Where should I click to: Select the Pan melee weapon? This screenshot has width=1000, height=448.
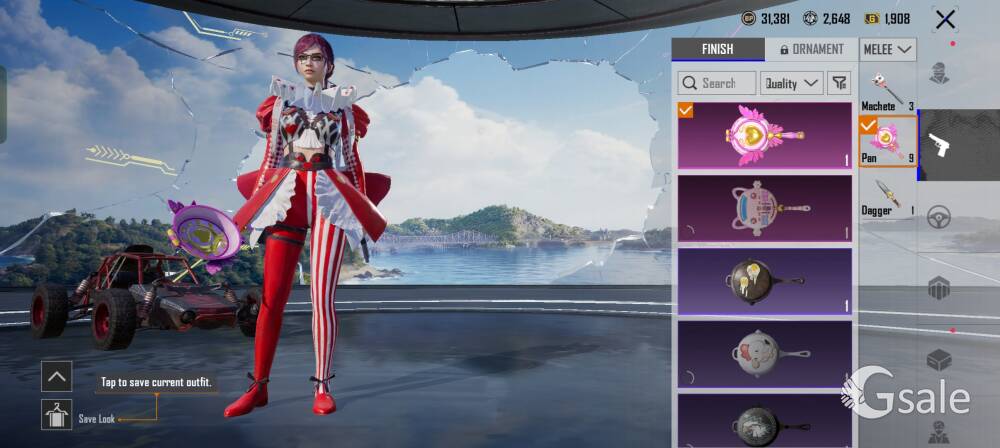[x=887, y=141]
